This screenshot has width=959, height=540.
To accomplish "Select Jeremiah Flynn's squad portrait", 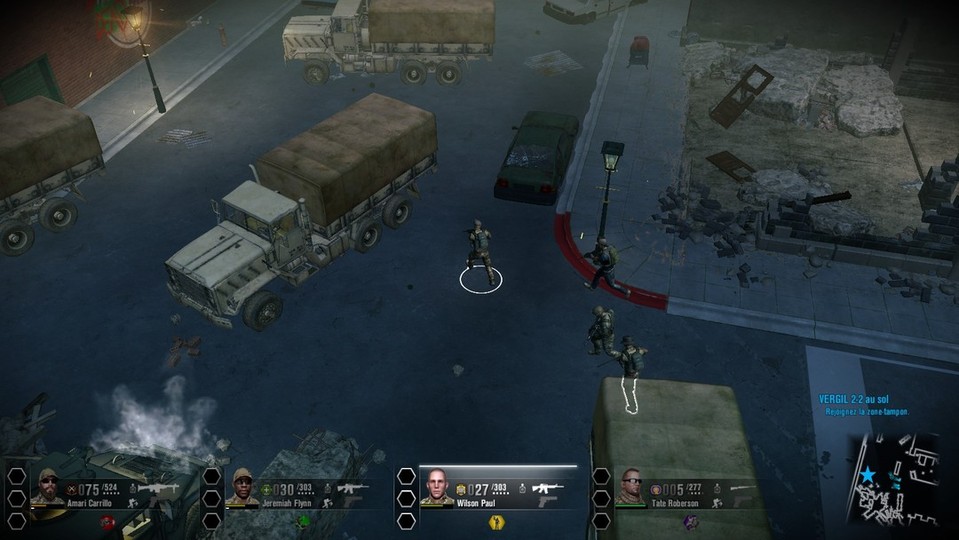I will (x=243, y=487).
